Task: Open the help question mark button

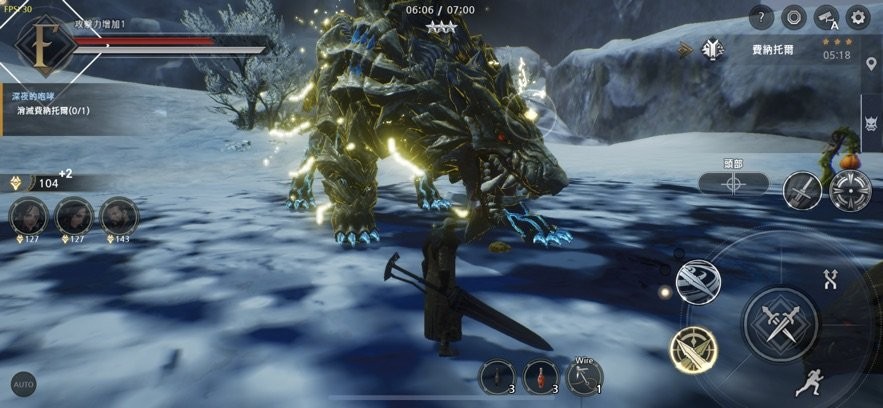Action: pos(761,17)
